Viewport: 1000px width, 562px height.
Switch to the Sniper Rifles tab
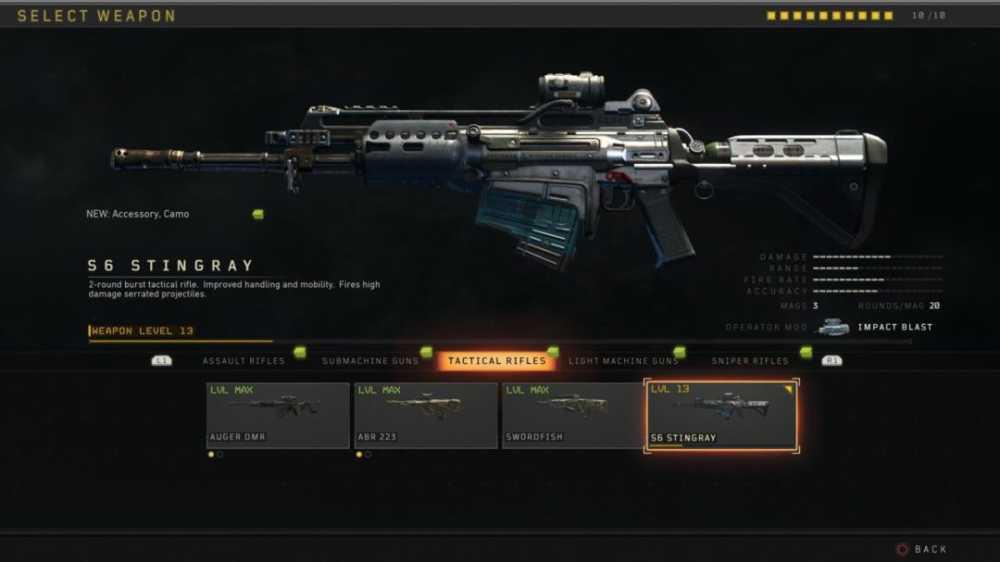[x=750, y=361]
